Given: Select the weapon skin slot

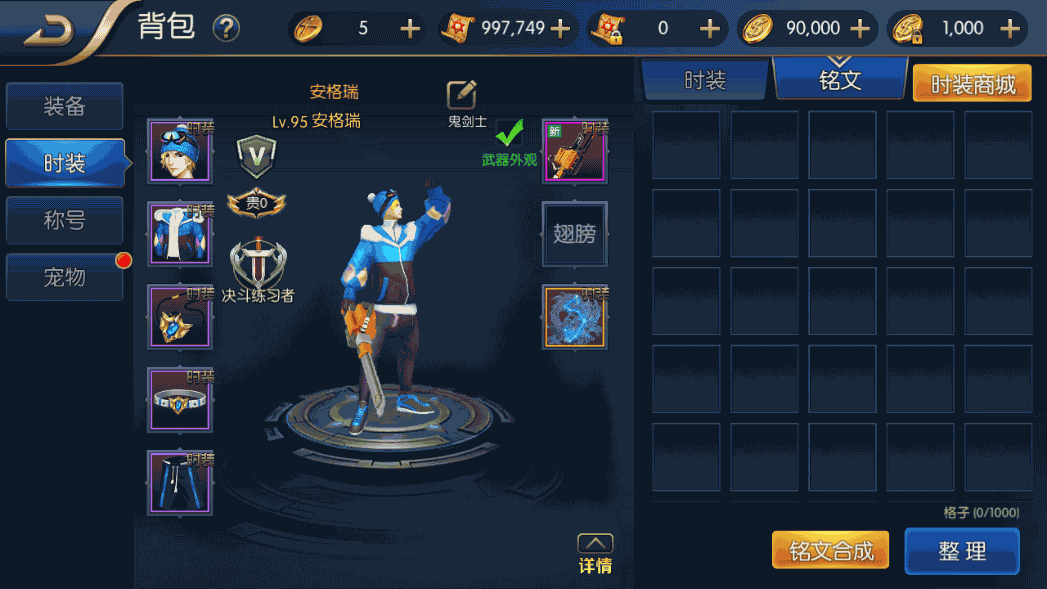Looking at the screenshot, I should tap(575, 152).
